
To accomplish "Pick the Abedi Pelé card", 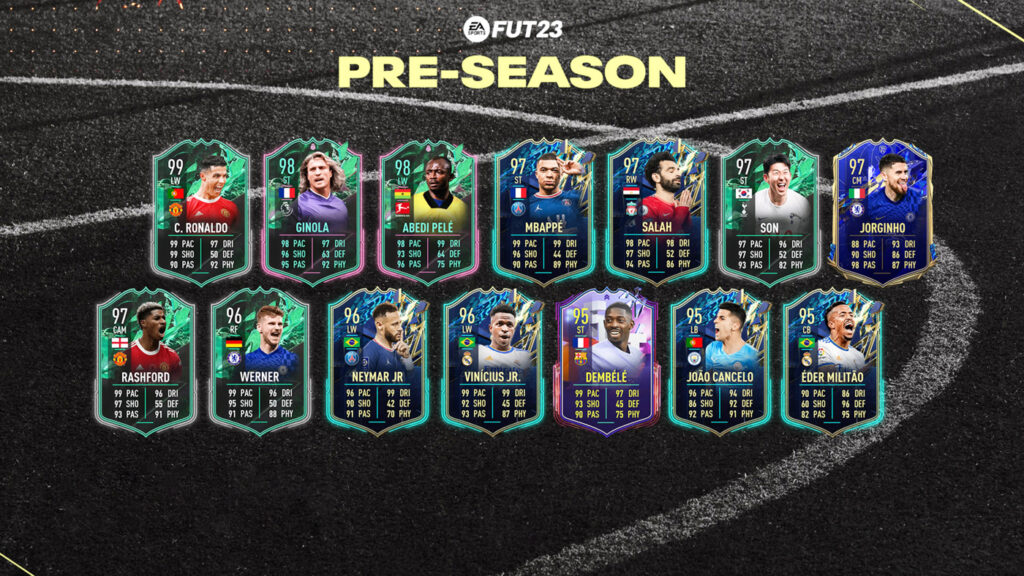I will click(x=428, y=211).
